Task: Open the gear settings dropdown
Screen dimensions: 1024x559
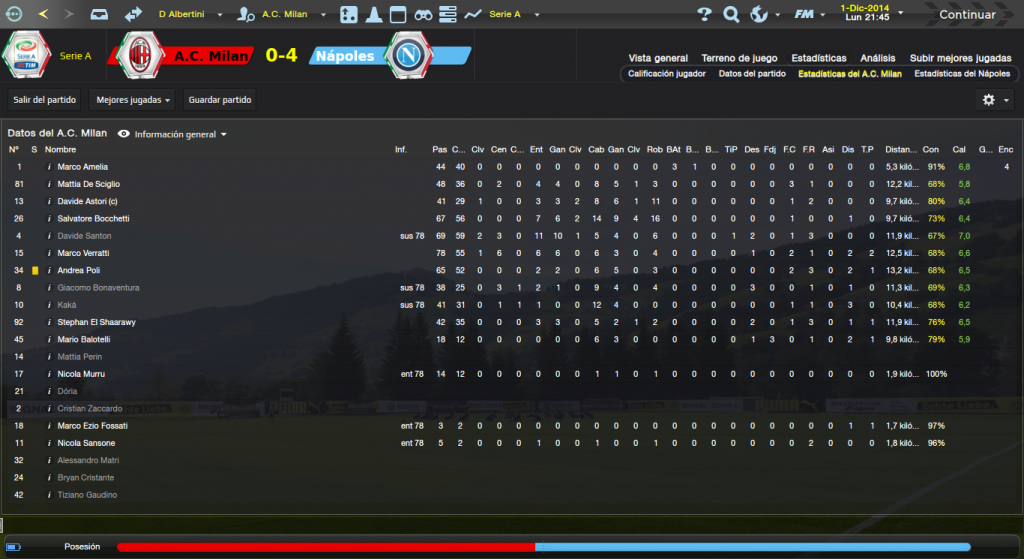Action: (x=995, y=100)
